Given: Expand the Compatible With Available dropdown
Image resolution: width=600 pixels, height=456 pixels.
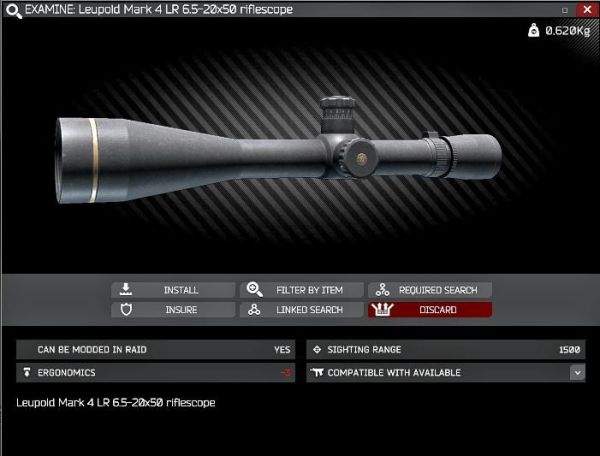Looking at the screenshot, I should (577, 372).
